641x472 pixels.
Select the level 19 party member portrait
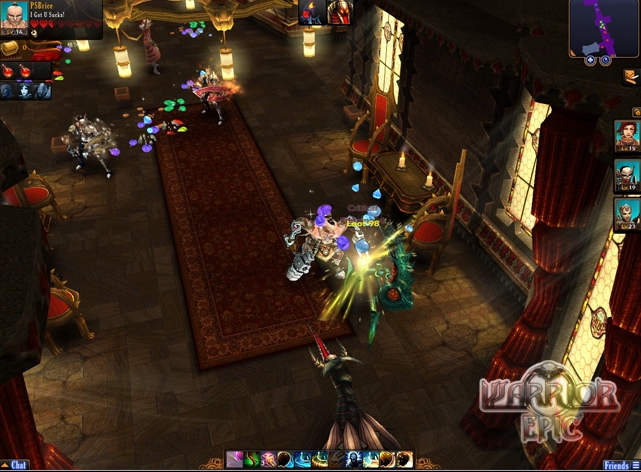pos(627,175)
